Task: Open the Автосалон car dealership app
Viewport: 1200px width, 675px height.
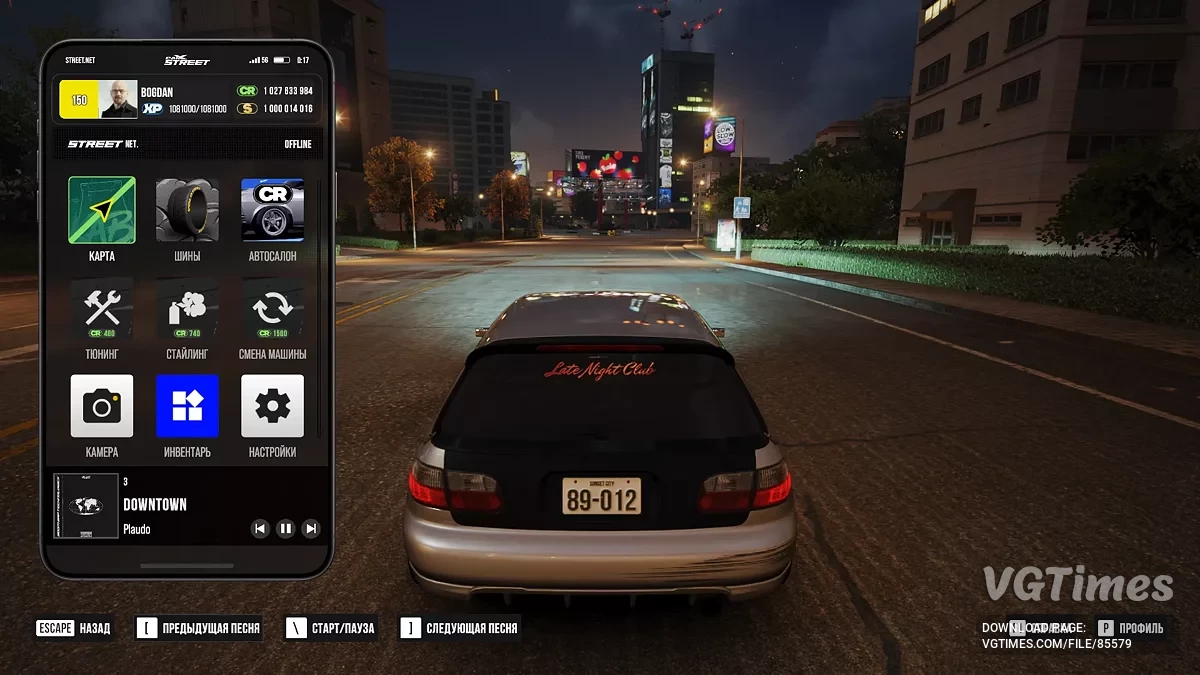Action: [272, 210]
